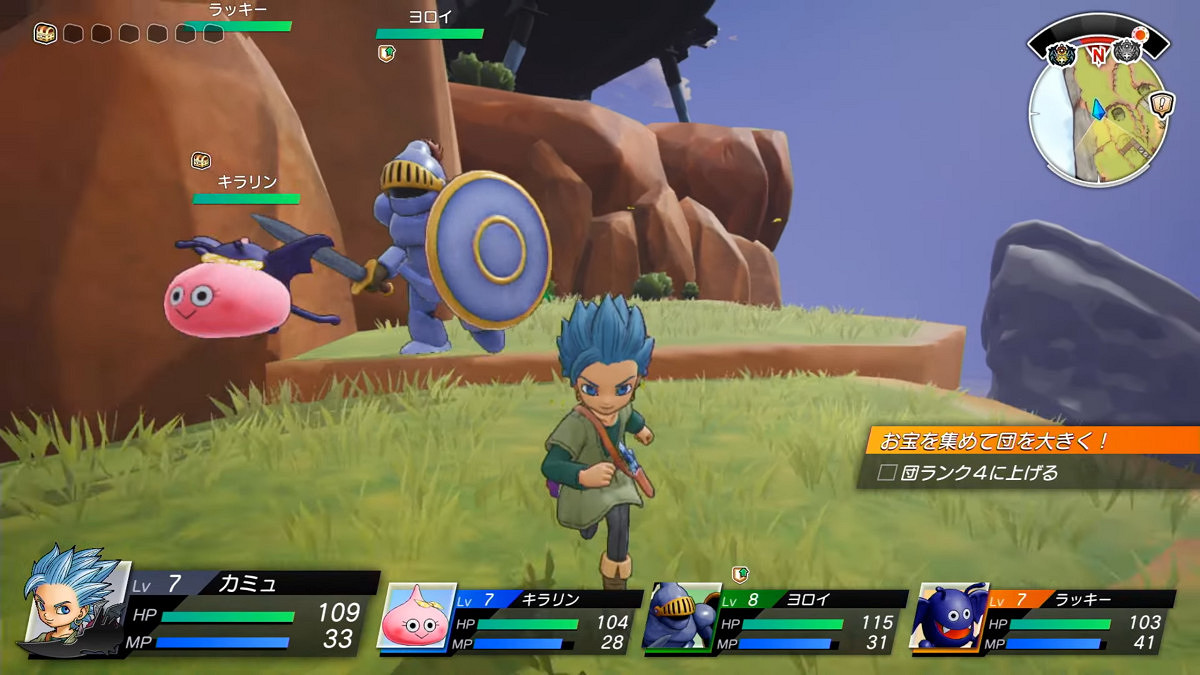The width and height of the screenshot is (1200, 675).
Task: Toggle the team rank 4 objective checkbox
Action: pos(885,473)
